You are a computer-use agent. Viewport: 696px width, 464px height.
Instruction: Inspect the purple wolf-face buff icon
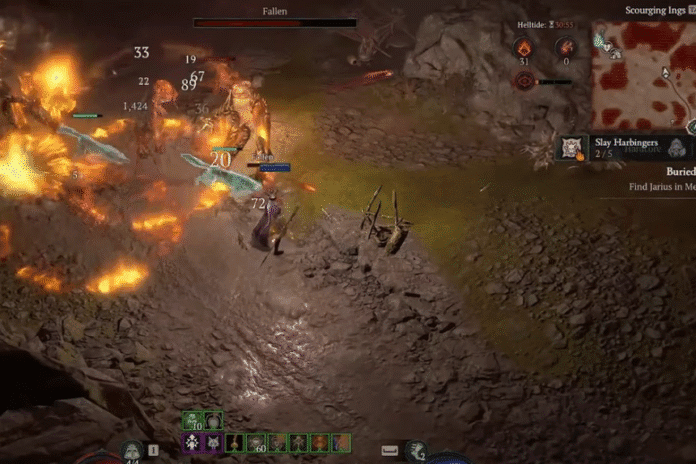click(213, 441)
